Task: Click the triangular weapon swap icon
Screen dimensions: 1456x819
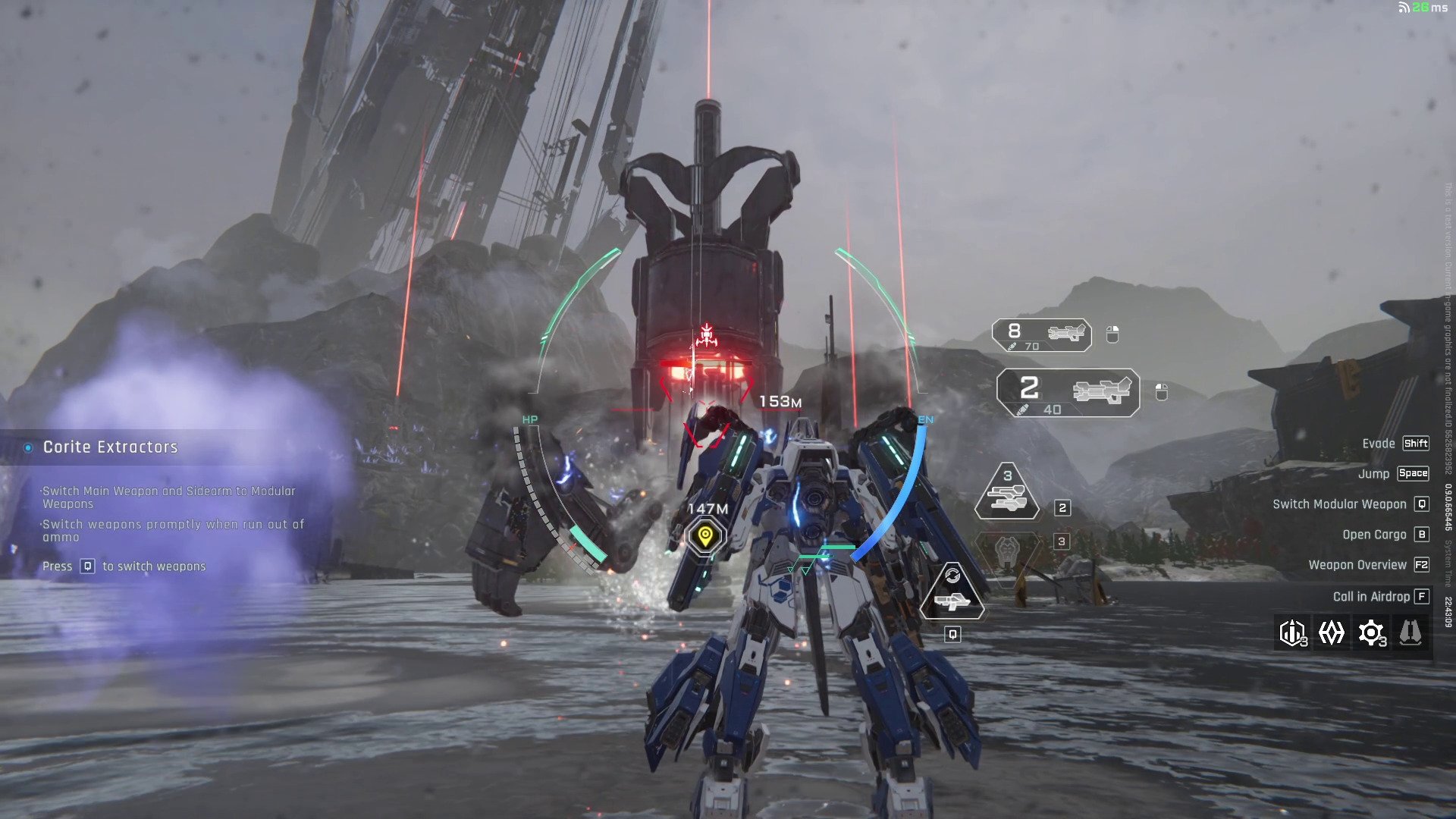Action: click(952, 592)
